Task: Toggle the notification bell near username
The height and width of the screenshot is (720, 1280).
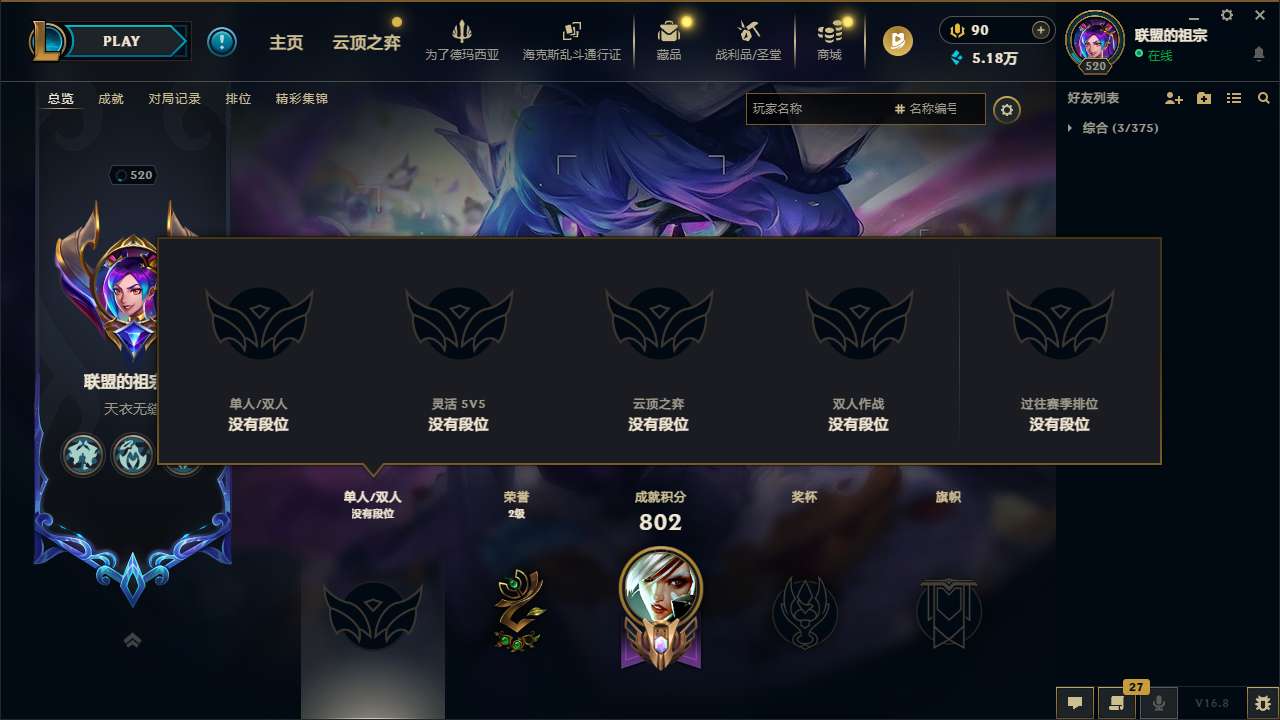Action: click(1258, 51)
